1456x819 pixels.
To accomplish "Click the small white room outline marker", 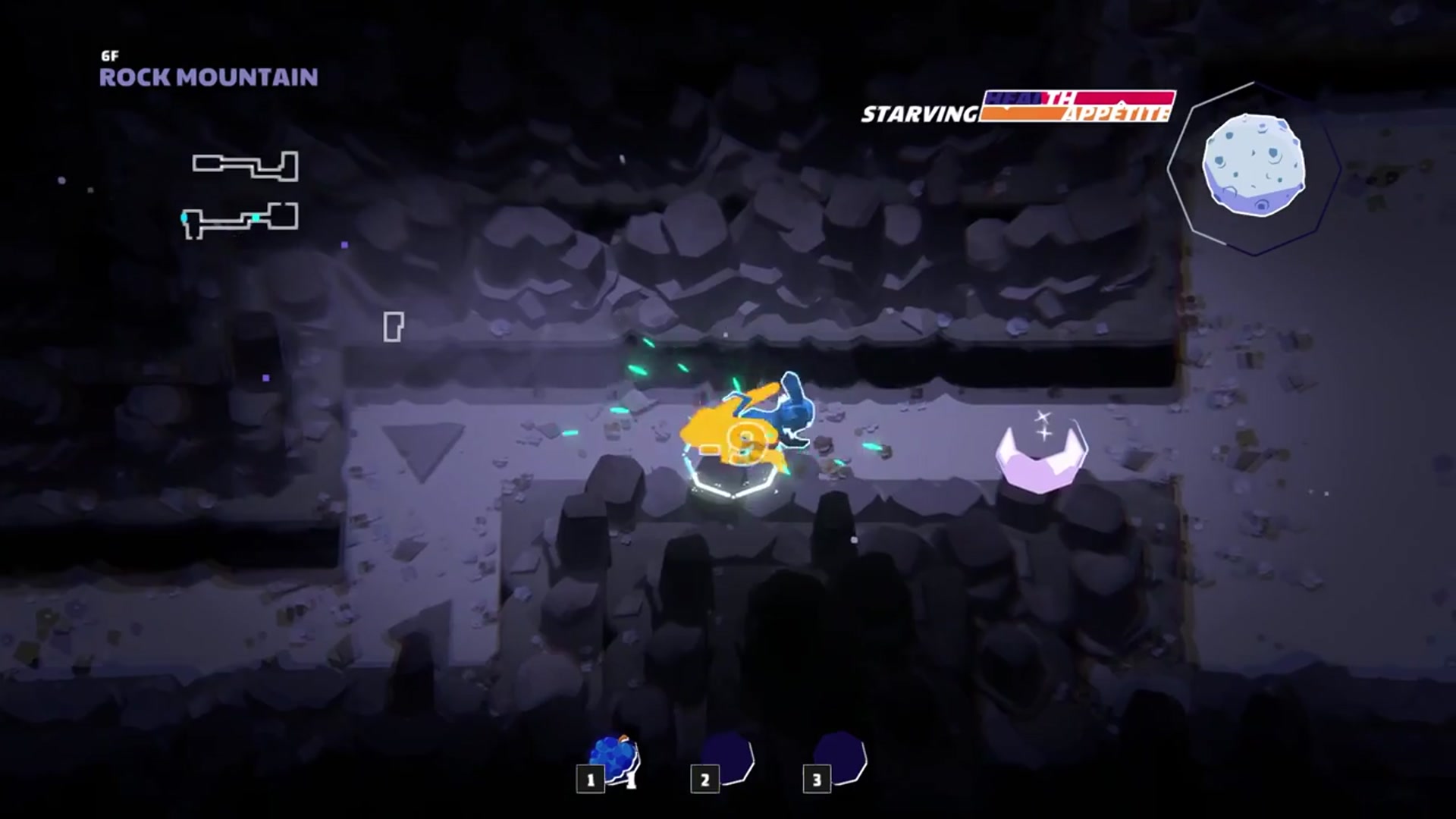I will point(394,325).
